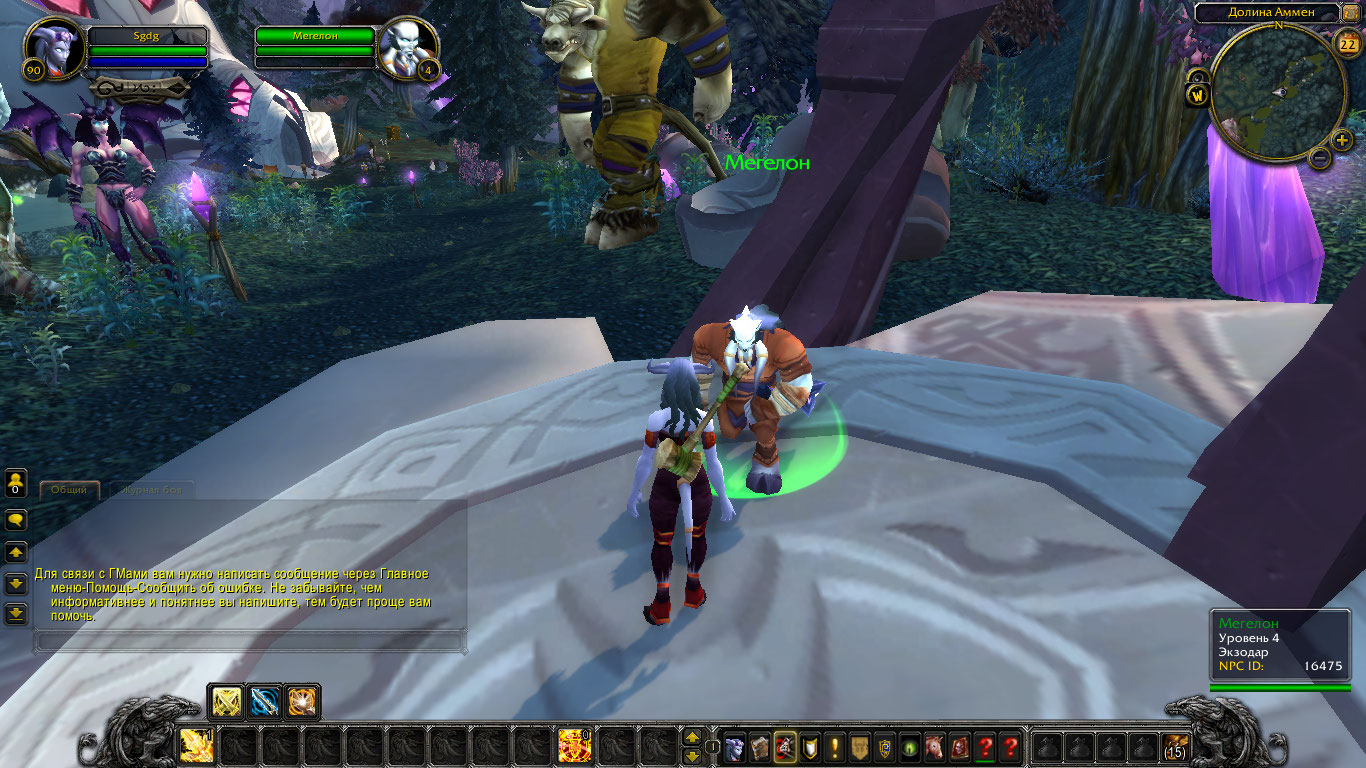This screenshot has height=768, width=1366.
Task: Click the minimap zoom-in plus button
Action: pyautogui.click(x=1342, y=139)
